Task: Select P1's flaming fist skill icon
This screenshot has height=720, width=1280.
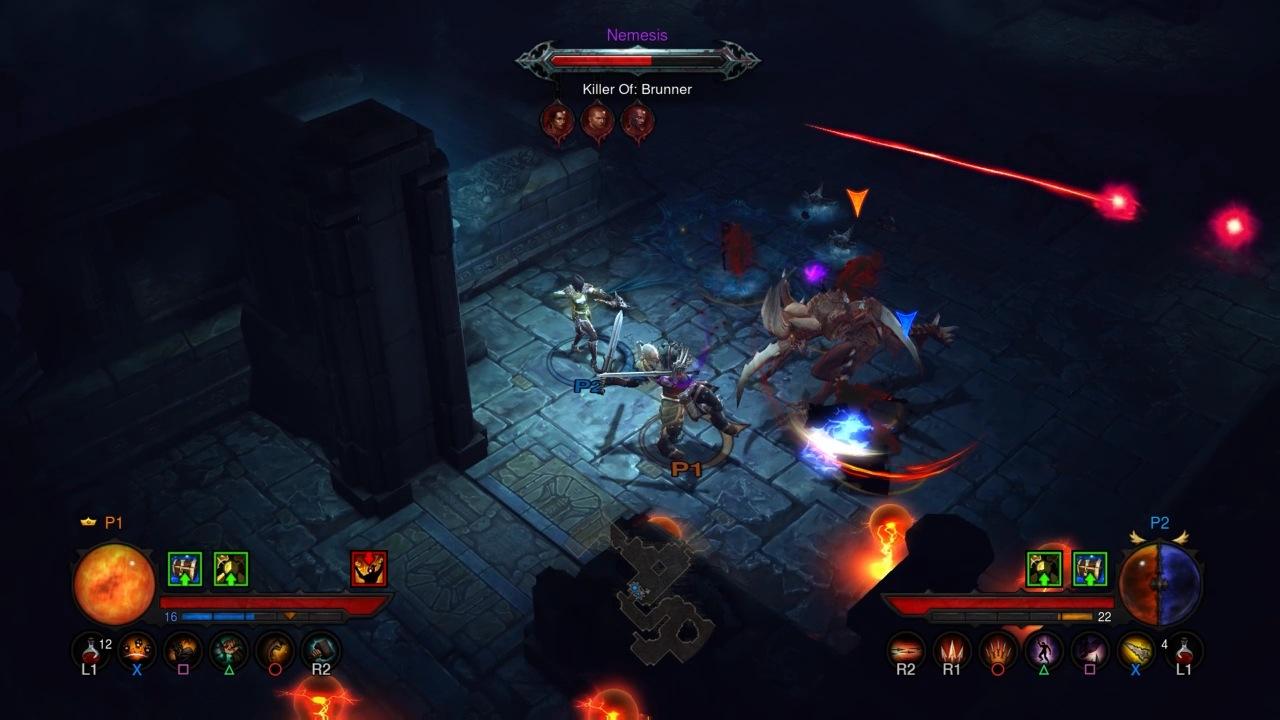Action: pos(183,651)
